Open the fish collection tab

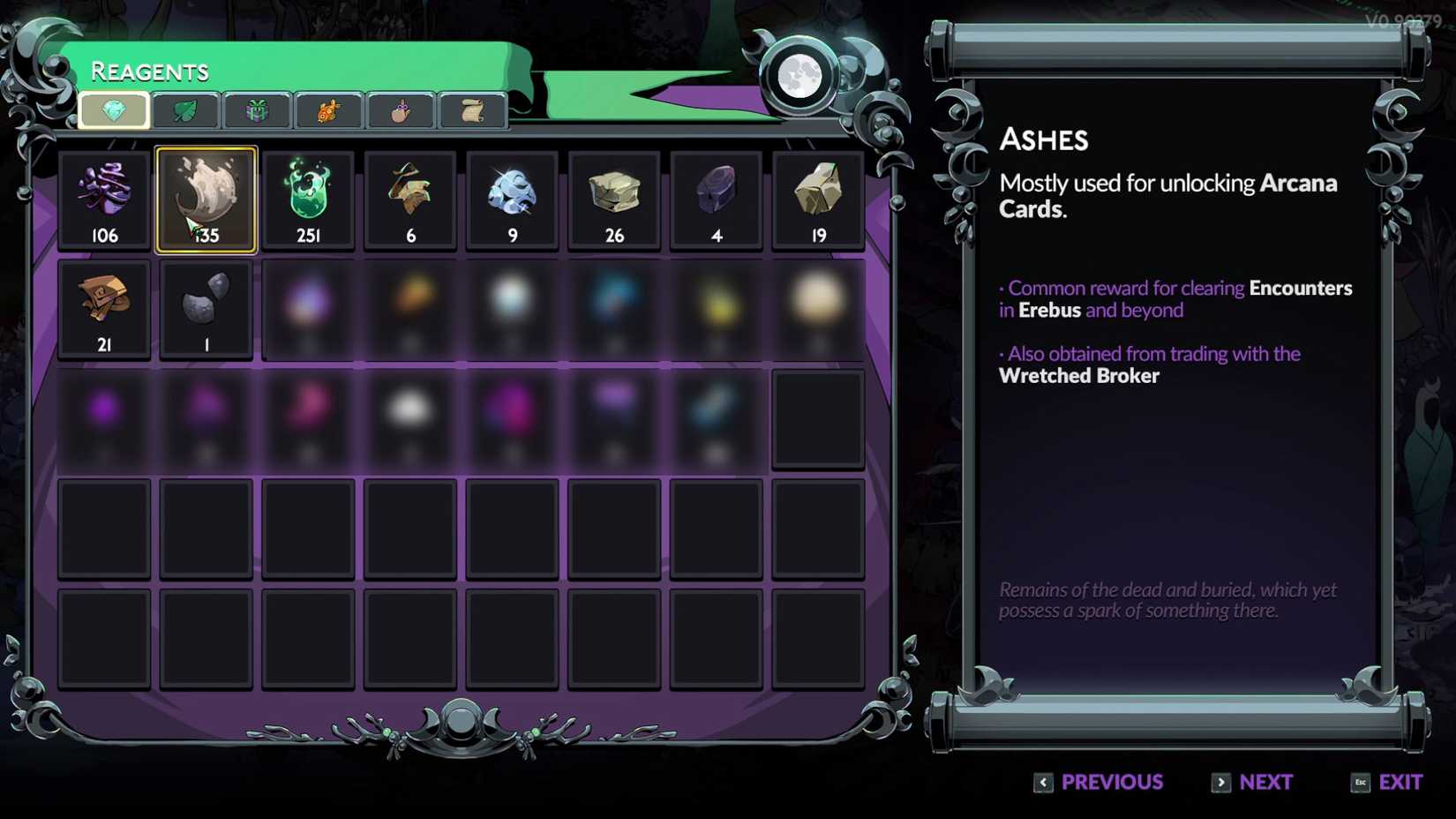click(326, 109)
